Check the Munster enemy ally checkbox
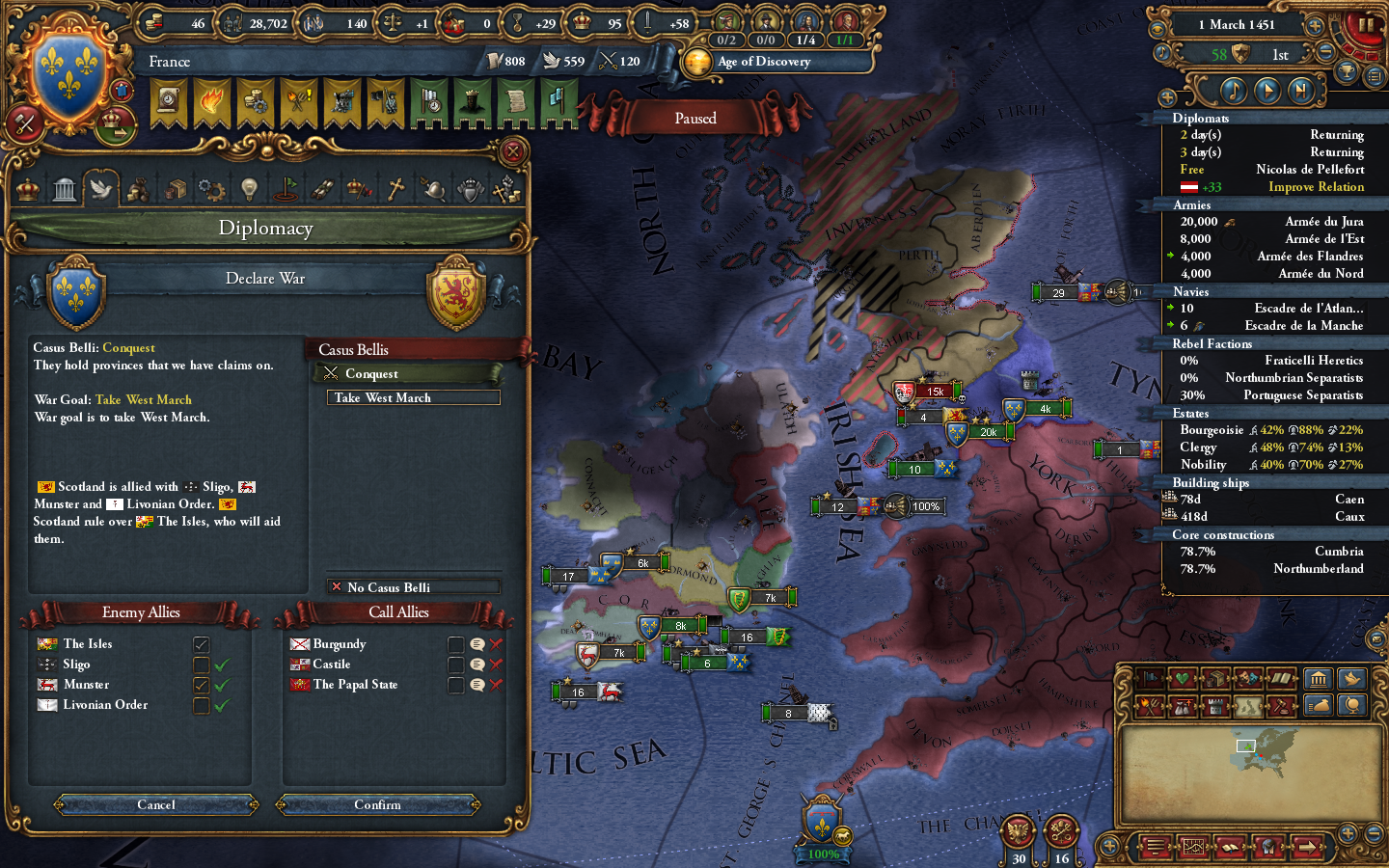The image size is (1389, 868). click(x=202, y=685)
